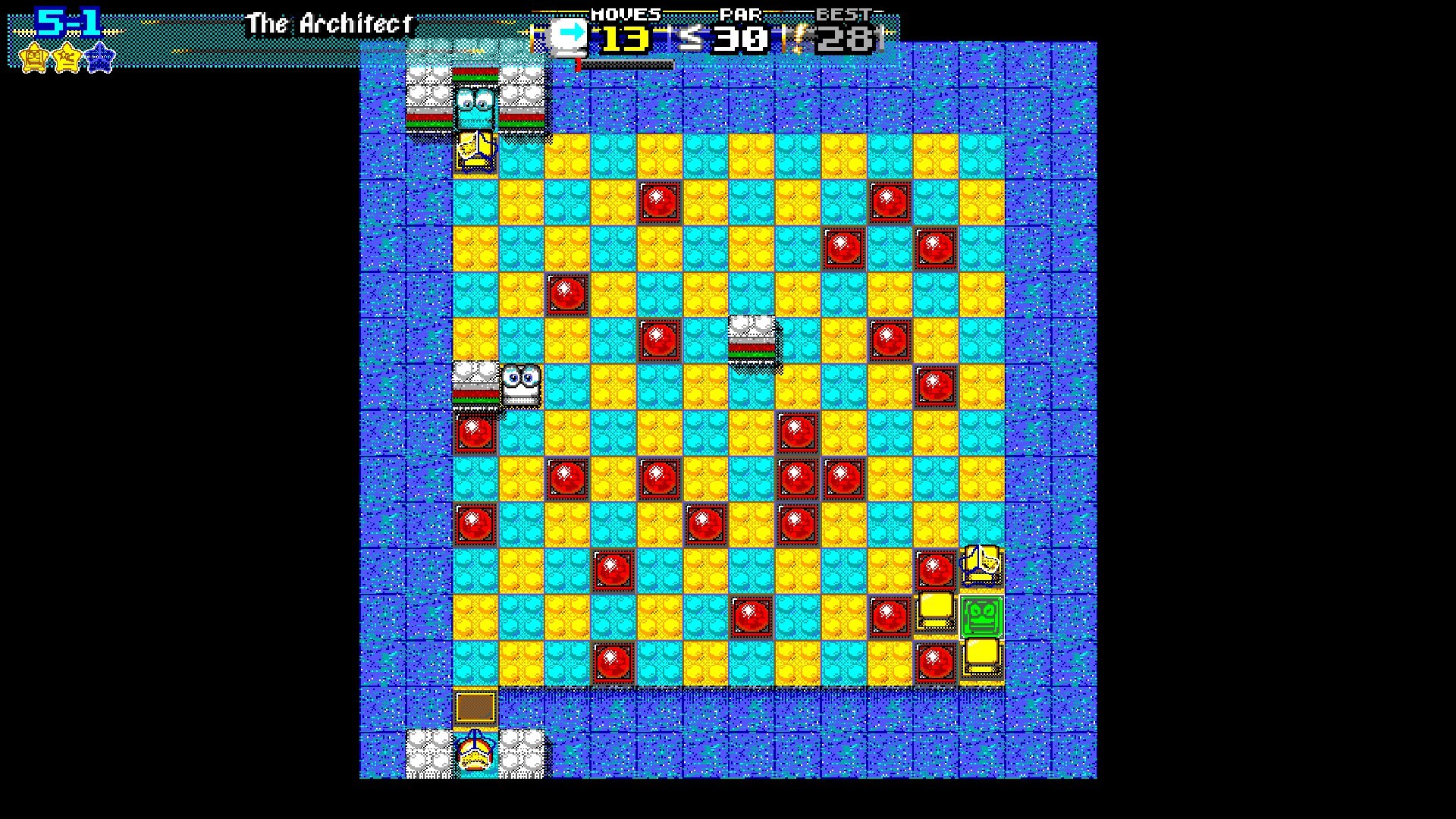Click the PAR value 30
This screenshot has height=819, width=1456.
(739, 36)
